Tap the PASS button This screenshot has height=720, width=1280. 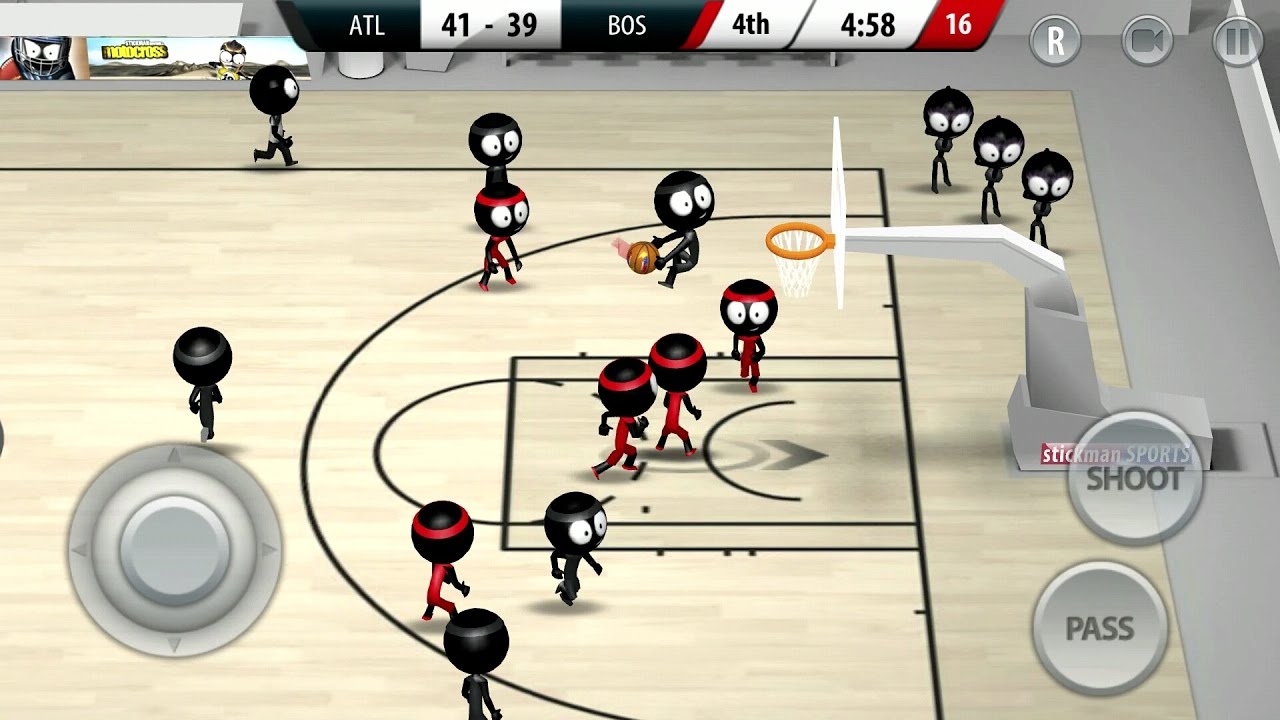click(x=1099, y=628)
